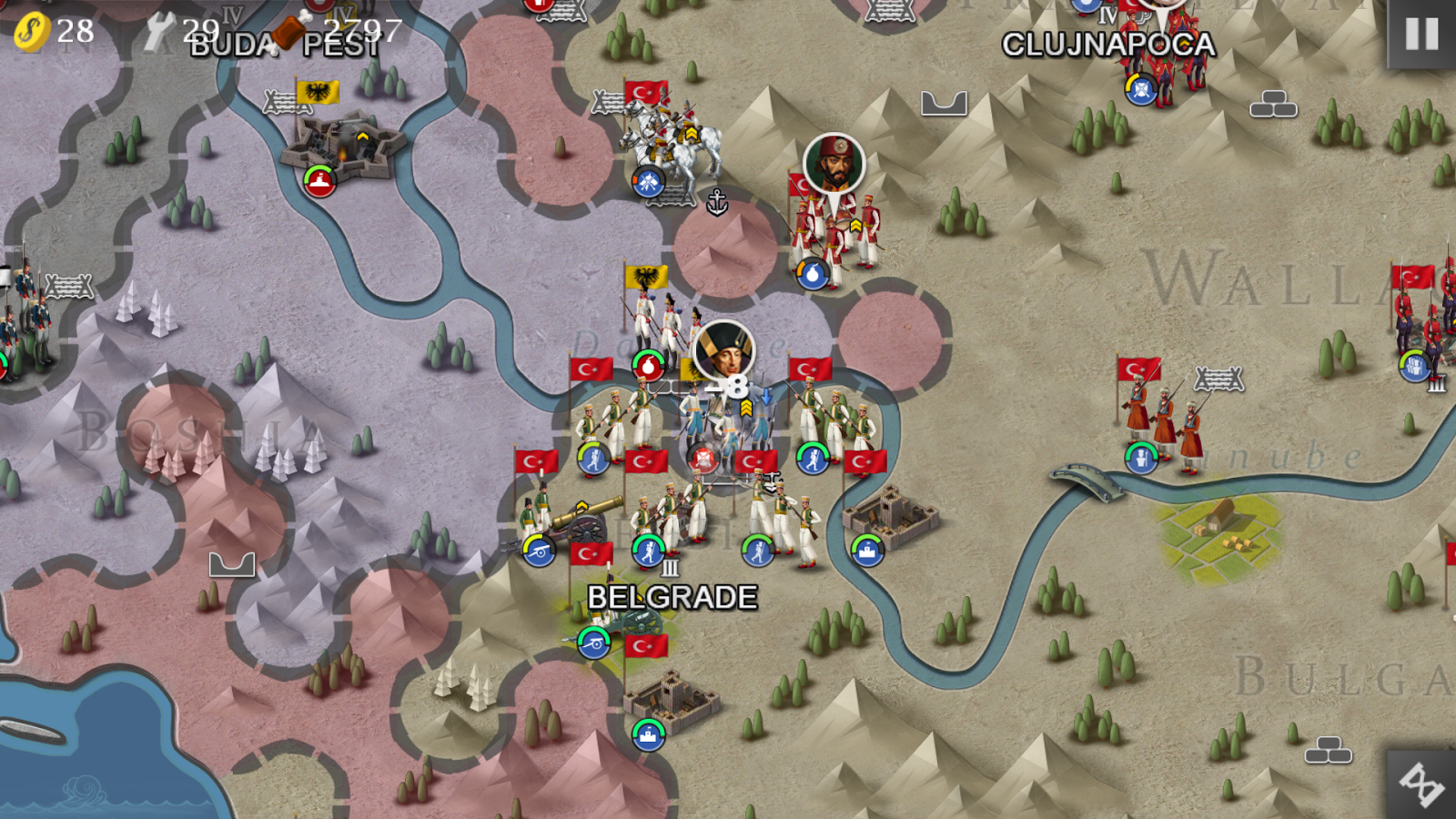
Task: Select the white cavalry unit by the Austrian flag
Action: pyautogui.click(x=673, y=136)
